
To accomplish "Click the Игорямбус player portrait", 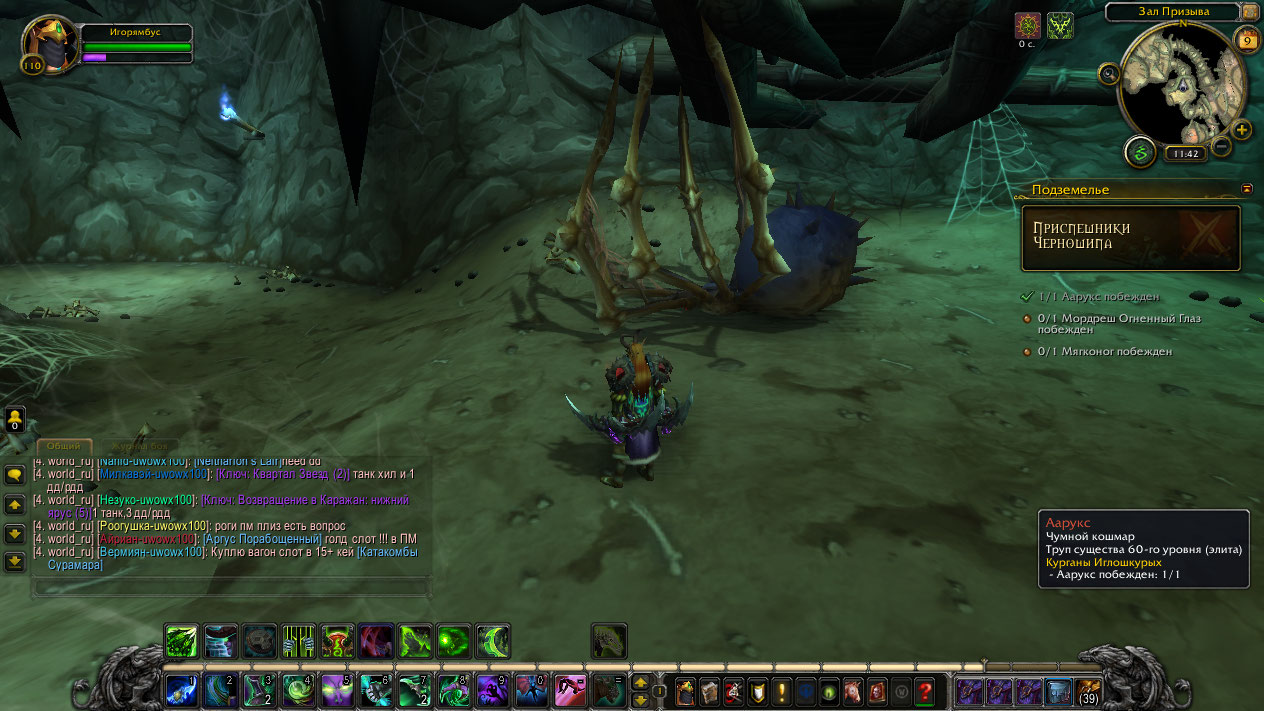I will click(44, 43).
